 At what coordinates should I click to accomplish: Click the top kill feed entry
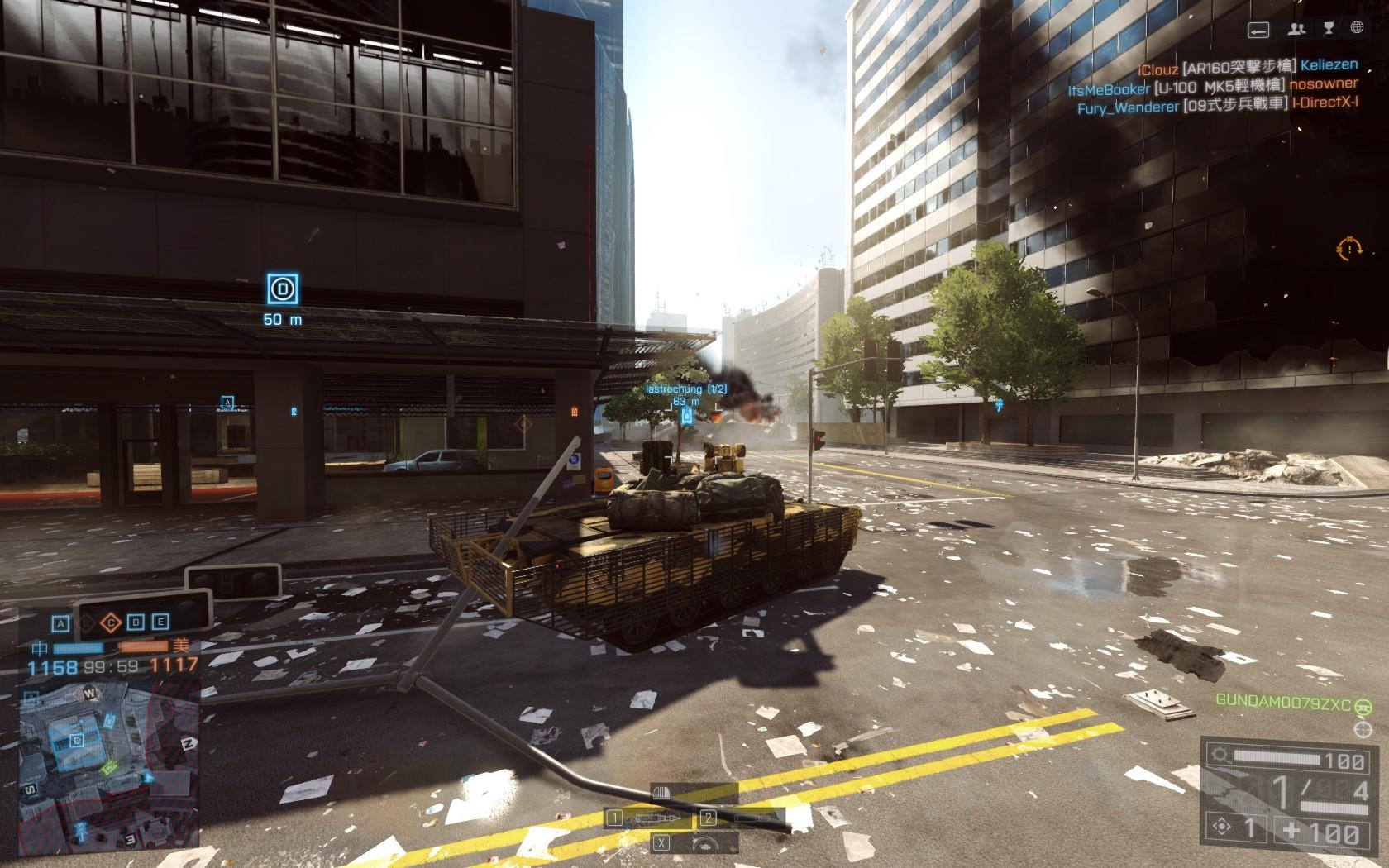1247,66
